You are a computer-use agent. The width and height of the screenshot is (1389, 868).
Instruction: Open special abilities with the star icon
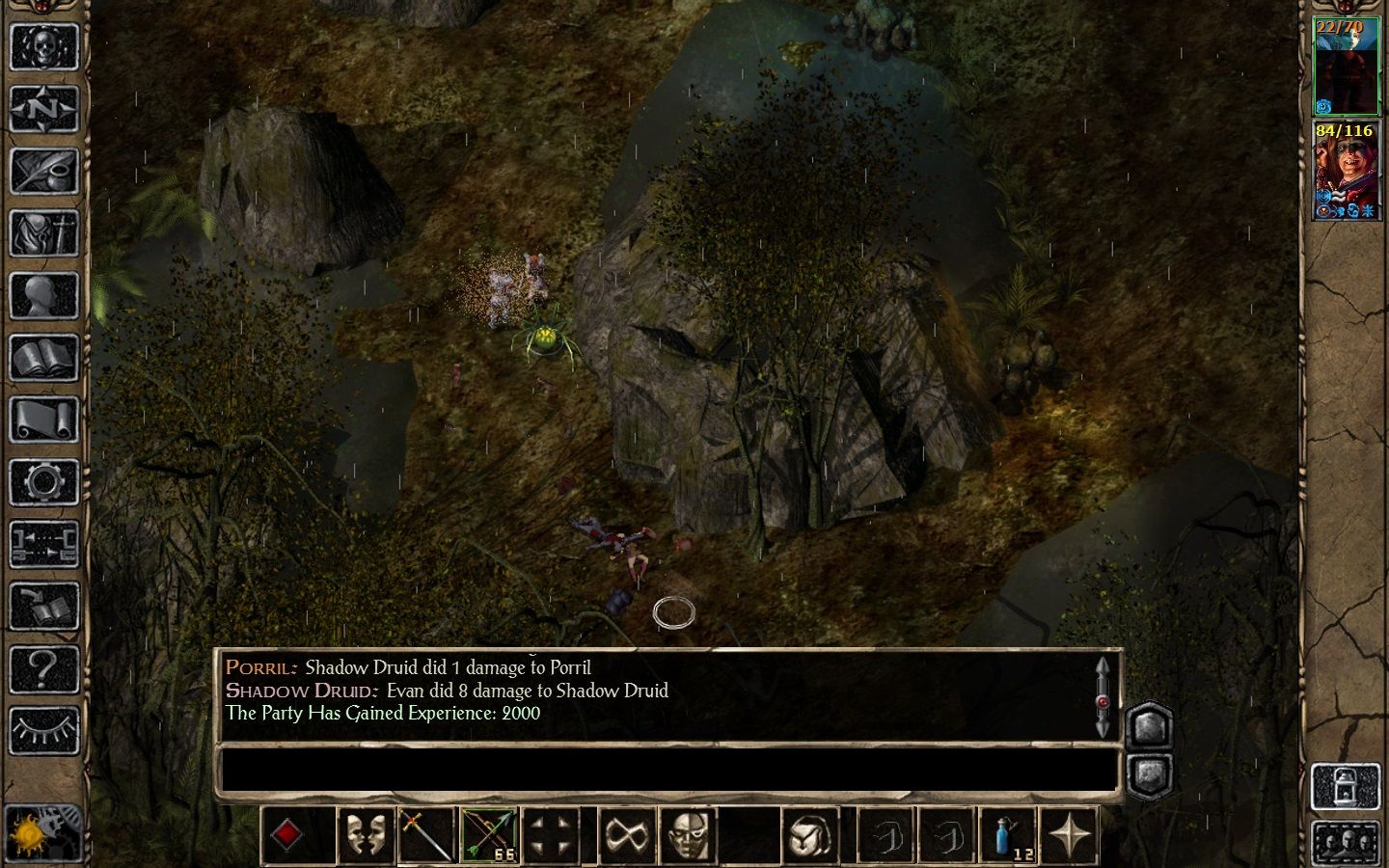click(1071, 833)
